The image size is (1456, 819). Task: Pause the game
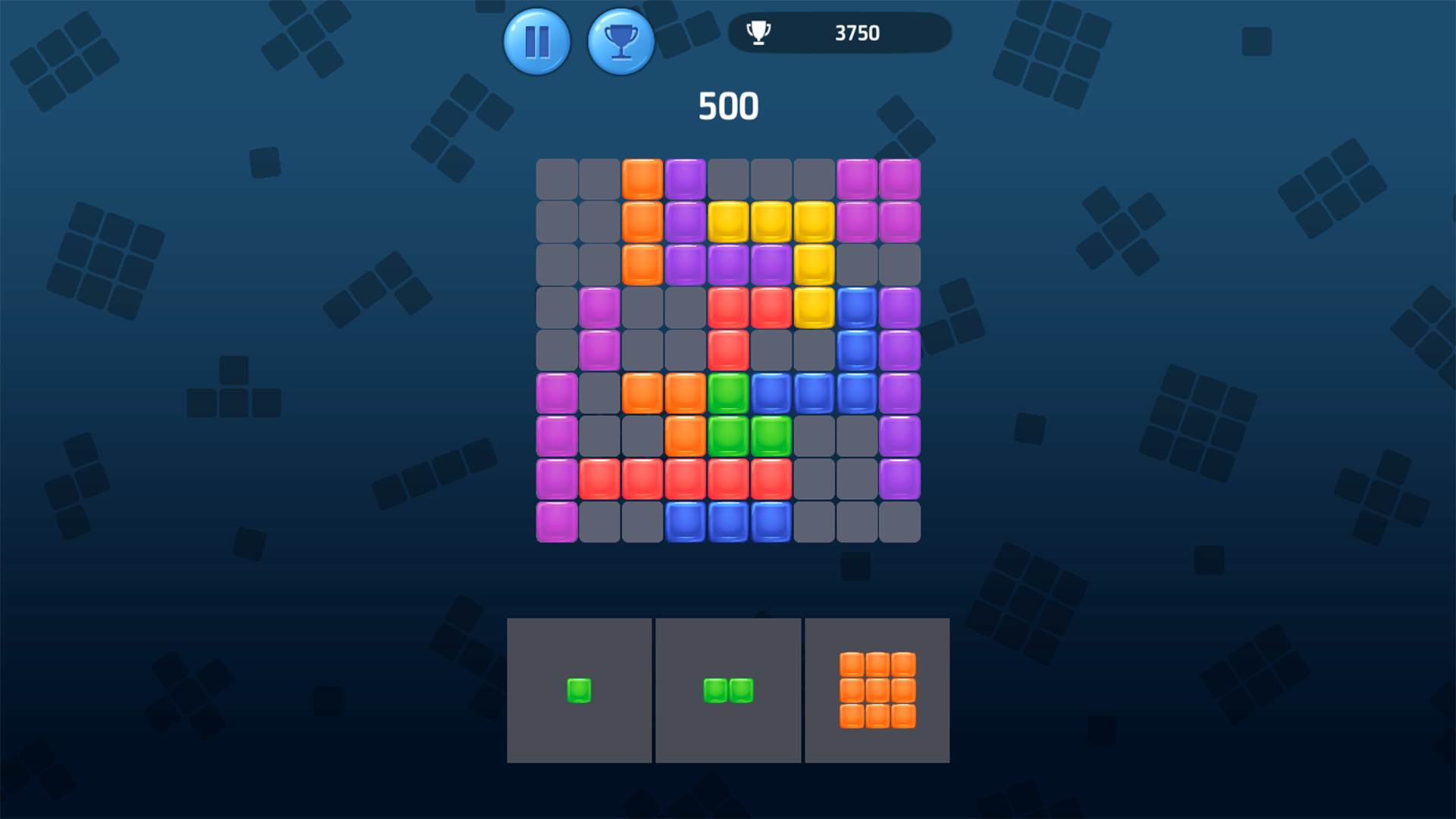(x=537, y=42)
